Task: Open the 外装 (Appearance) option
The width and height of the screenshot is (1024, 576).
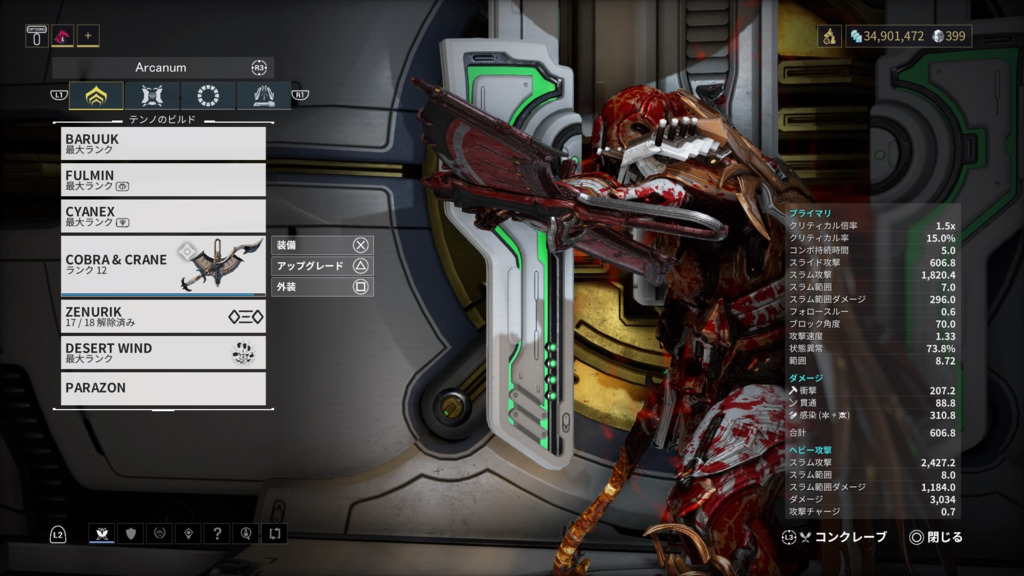Action: pos(322,287)
